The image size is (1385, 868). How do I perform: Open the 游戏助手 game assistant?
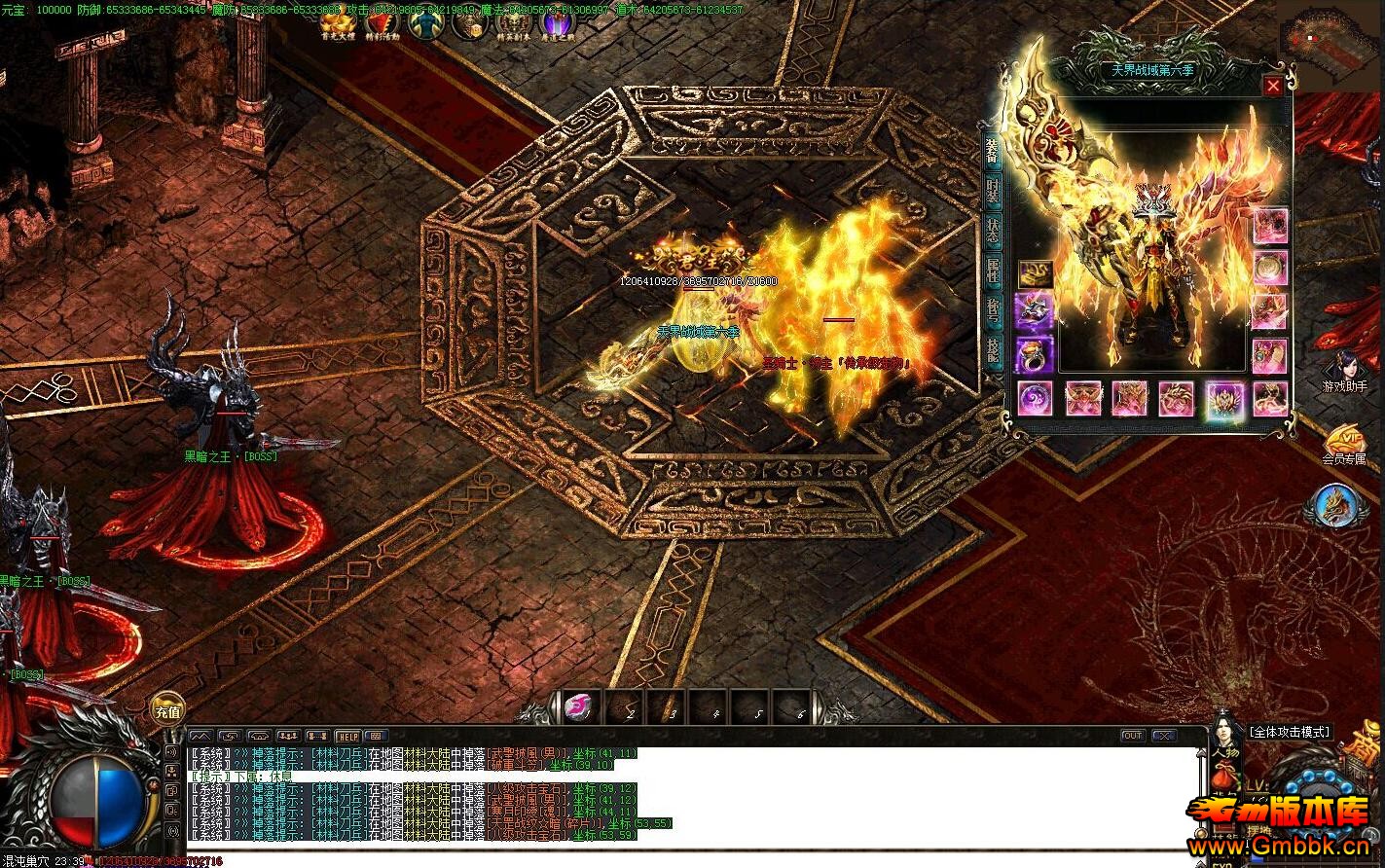coord(1344,371)
